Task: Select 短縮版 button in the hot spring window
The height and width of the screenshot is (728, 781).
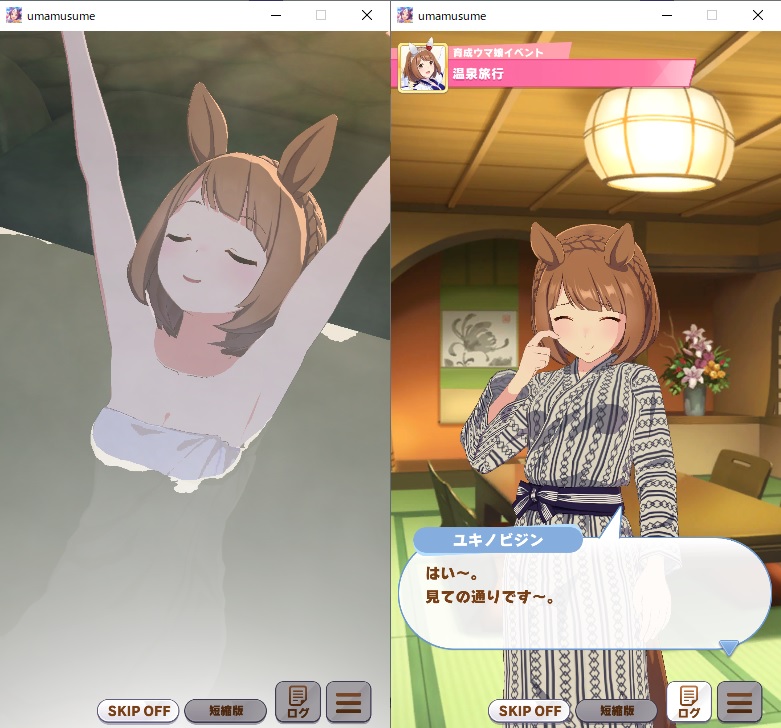Action: [226, 711]
